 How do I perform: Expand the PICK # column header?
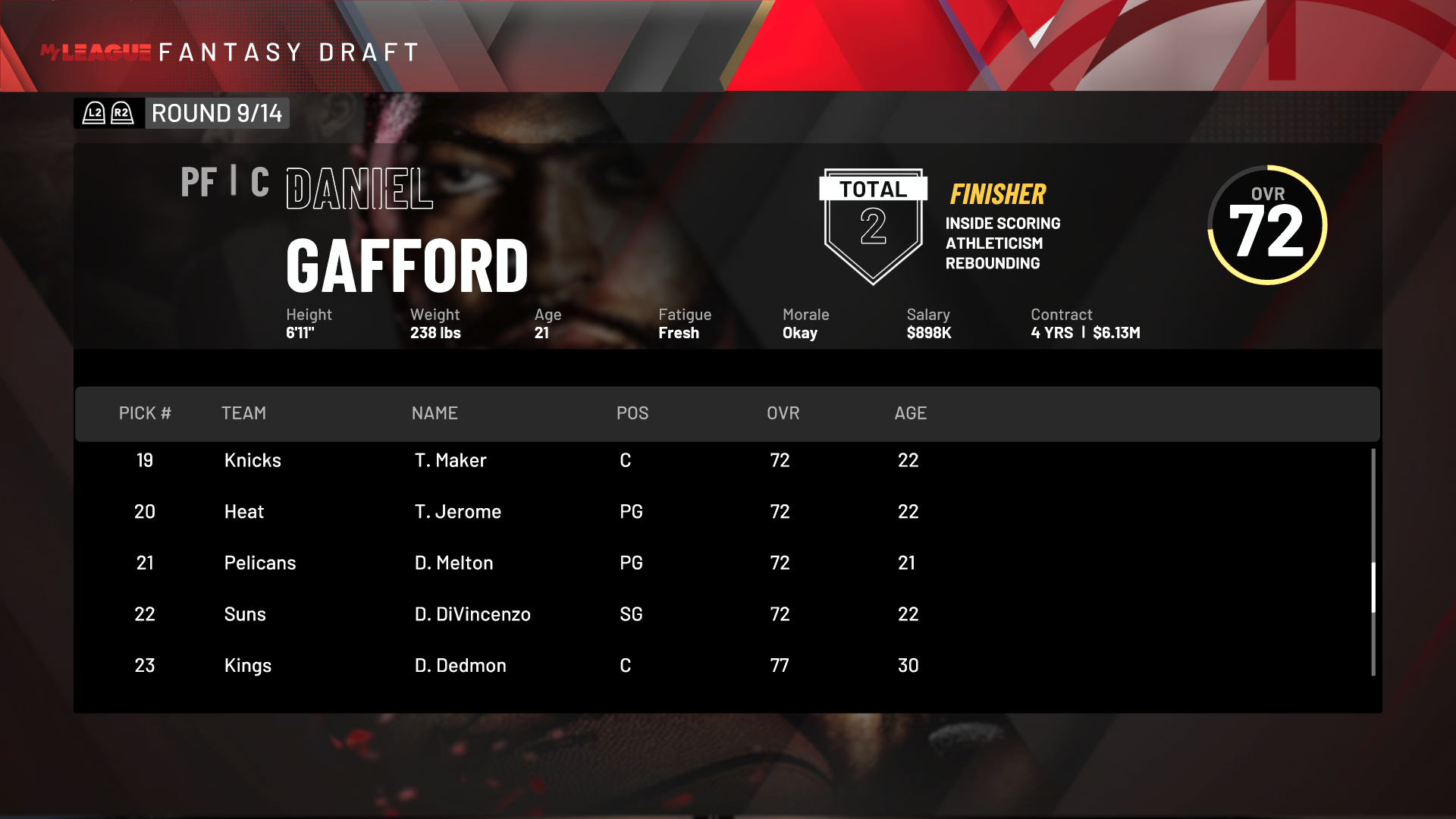coord(145,413)
